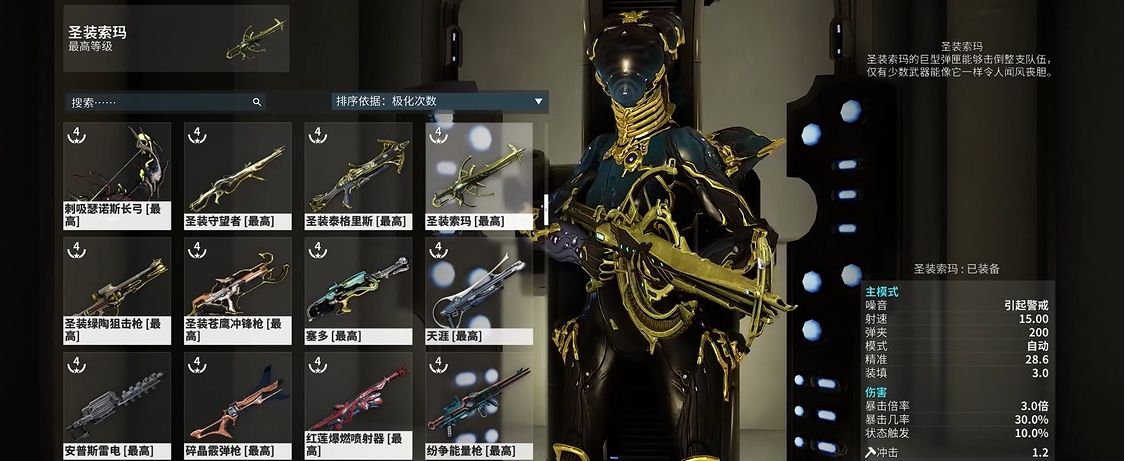Screen dimensions: 1125x461
Task: Select the 天涯 weapon tile
Action: 479,287
